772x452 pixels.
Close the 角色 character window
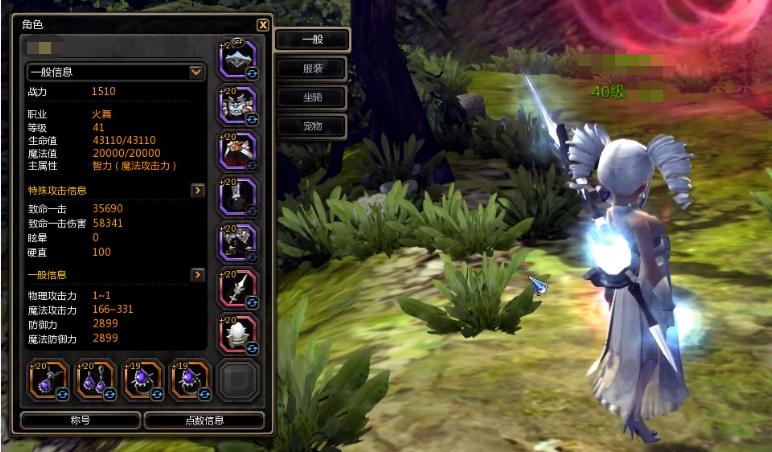coord(263,25)
